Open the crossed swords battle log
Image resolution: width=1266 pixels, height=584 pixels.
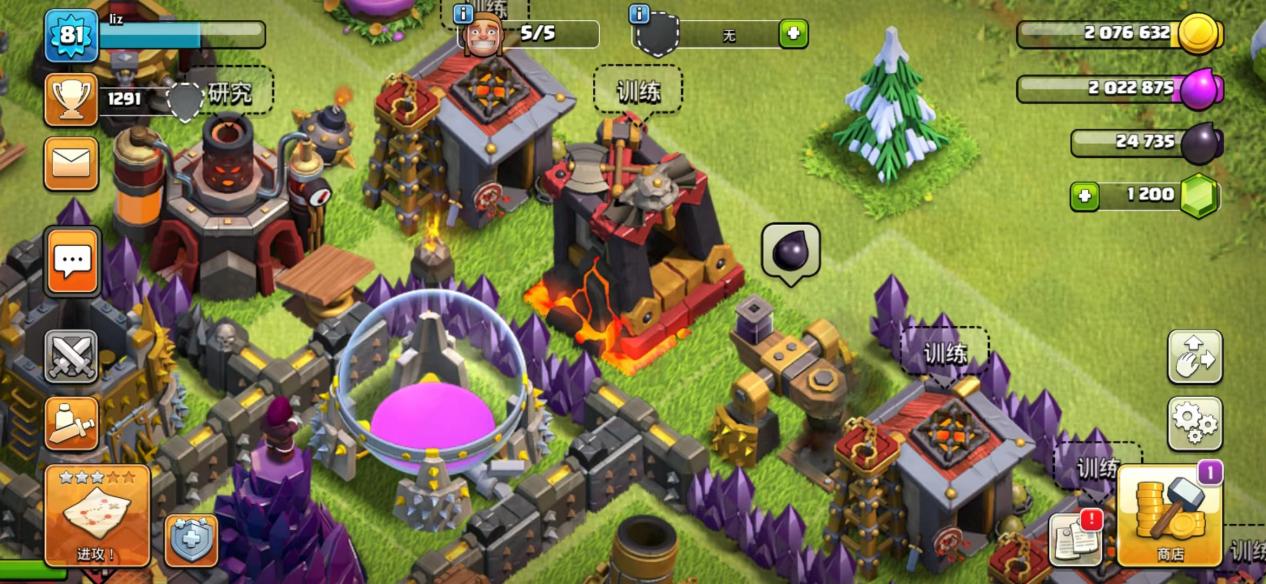pos(72,356)
